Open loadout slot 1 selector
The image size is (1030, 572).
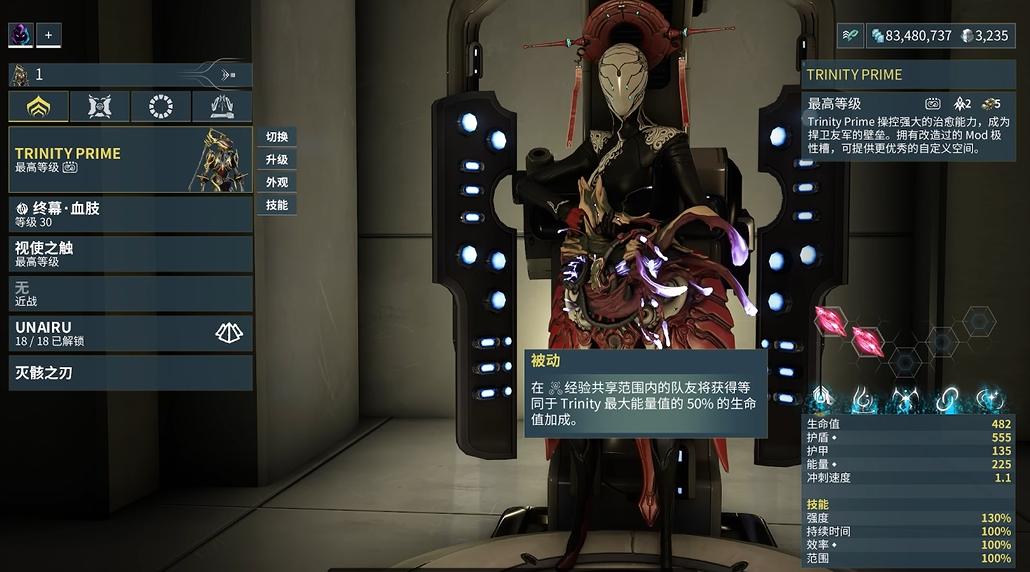click(x=130, y=74)
